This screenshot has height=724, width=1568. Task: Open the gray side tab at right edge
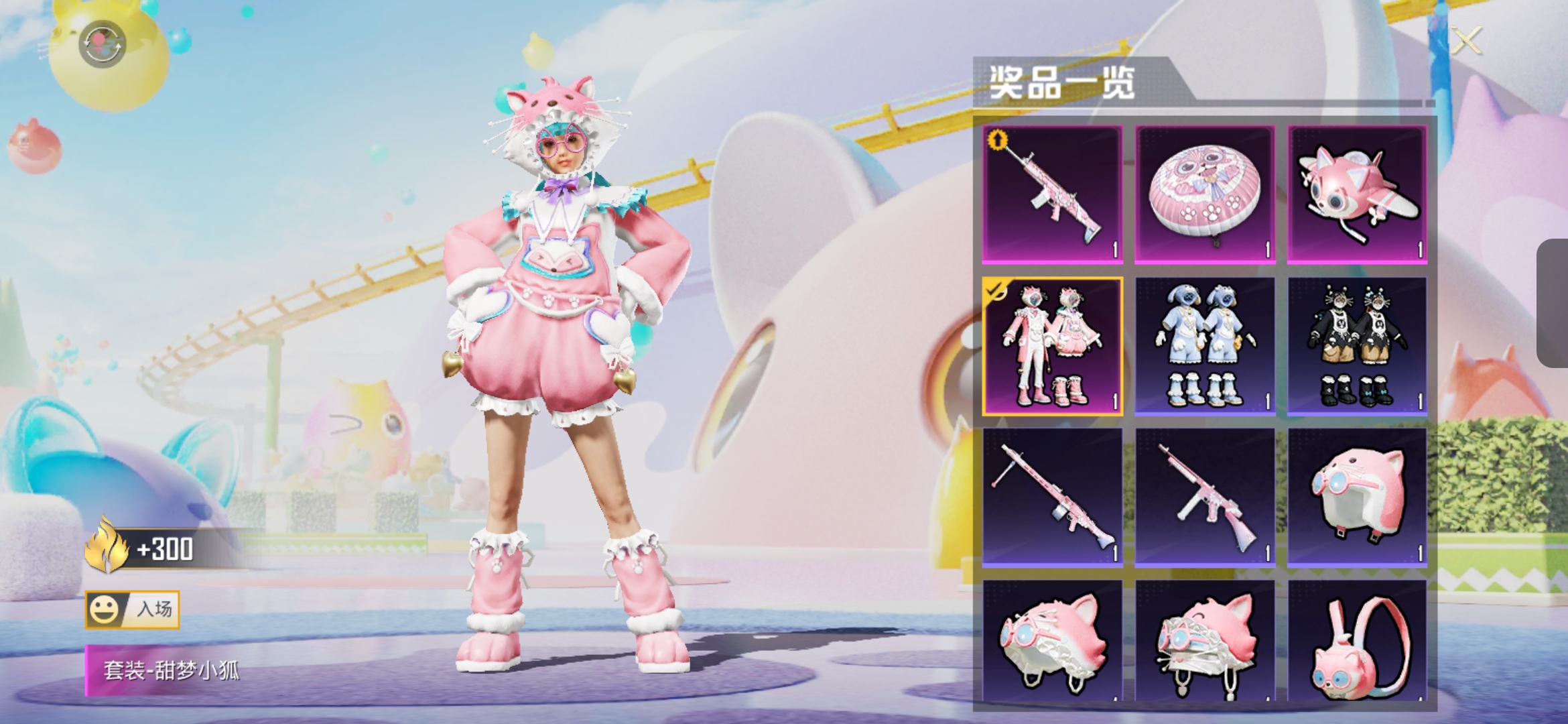coord(1553,303)
